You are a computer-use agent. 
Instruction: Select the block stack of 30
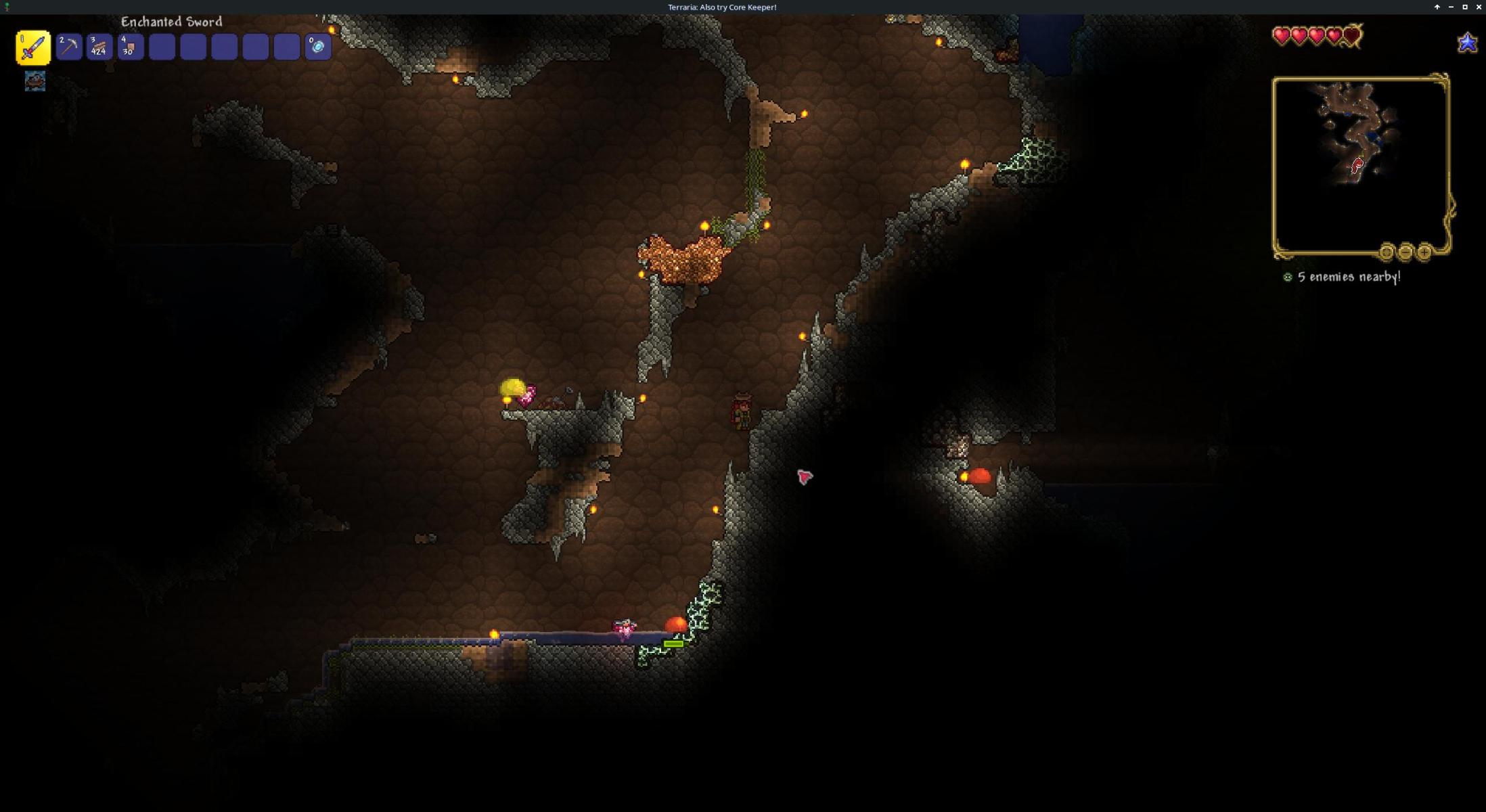coord(131,47)
